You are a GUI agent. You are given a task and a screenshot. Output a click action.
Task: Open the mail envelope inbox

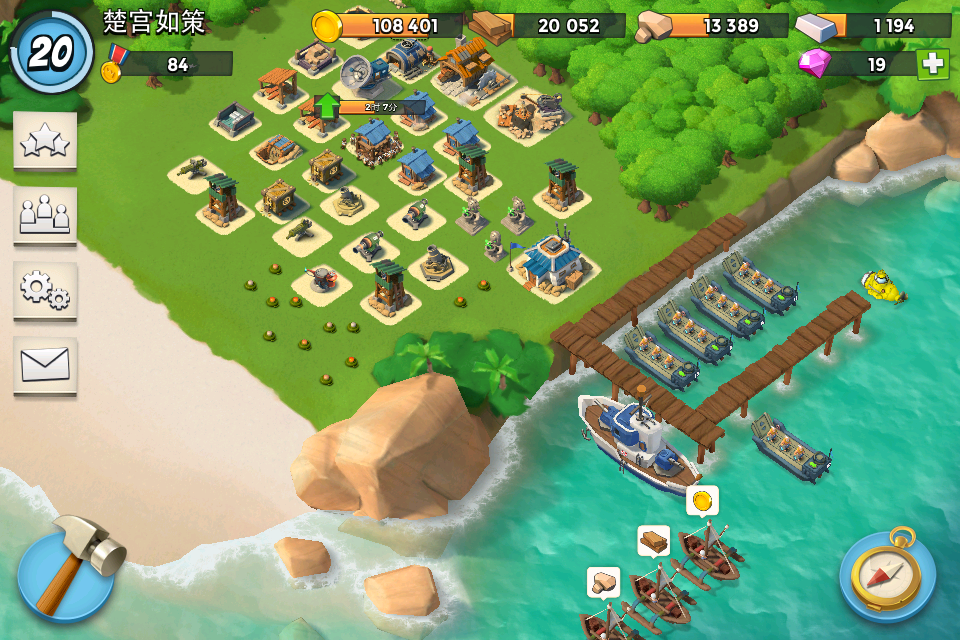tap(45, 365)
